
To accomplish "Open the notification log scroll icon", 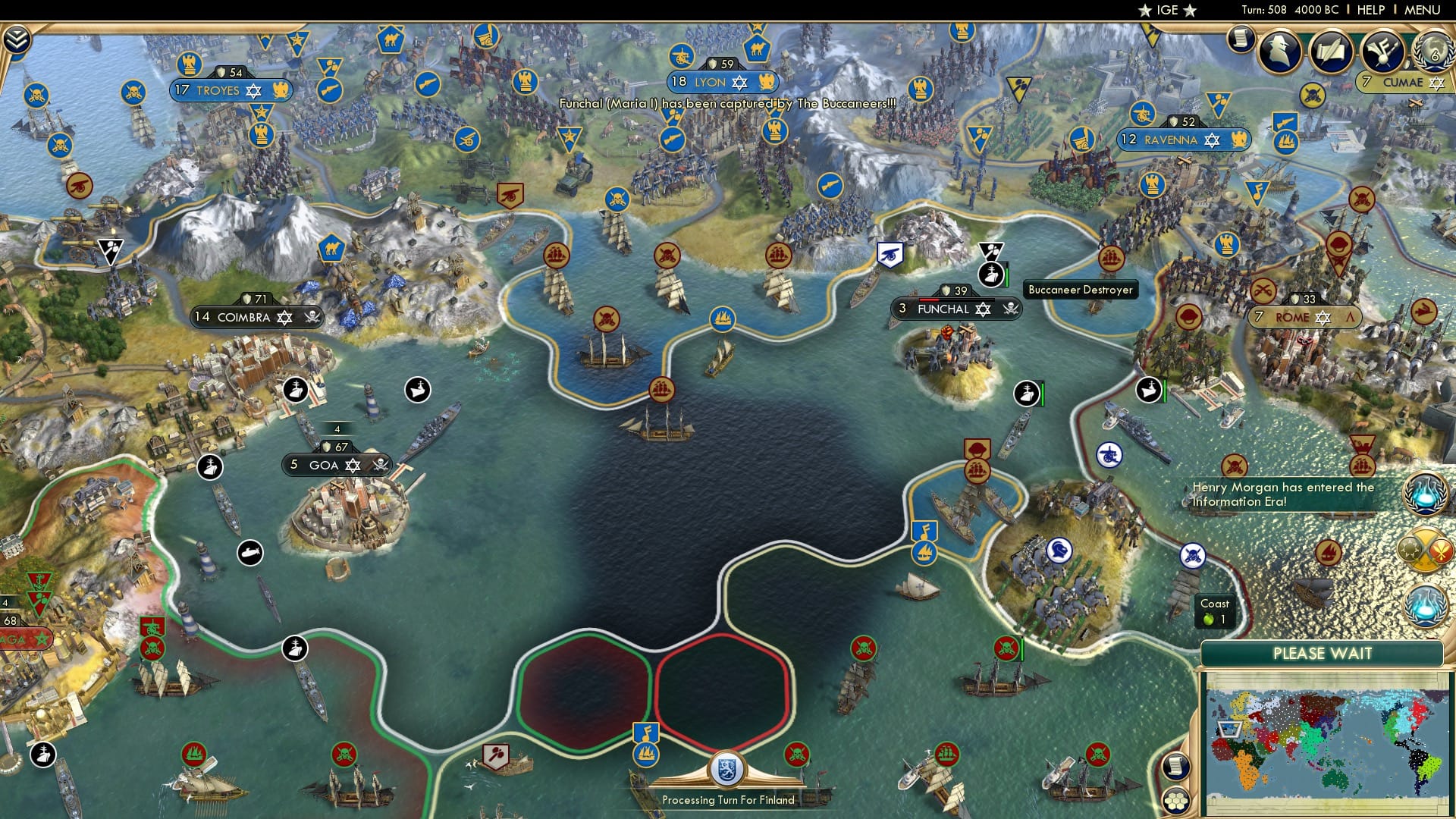I will [x=1242, y=39].
